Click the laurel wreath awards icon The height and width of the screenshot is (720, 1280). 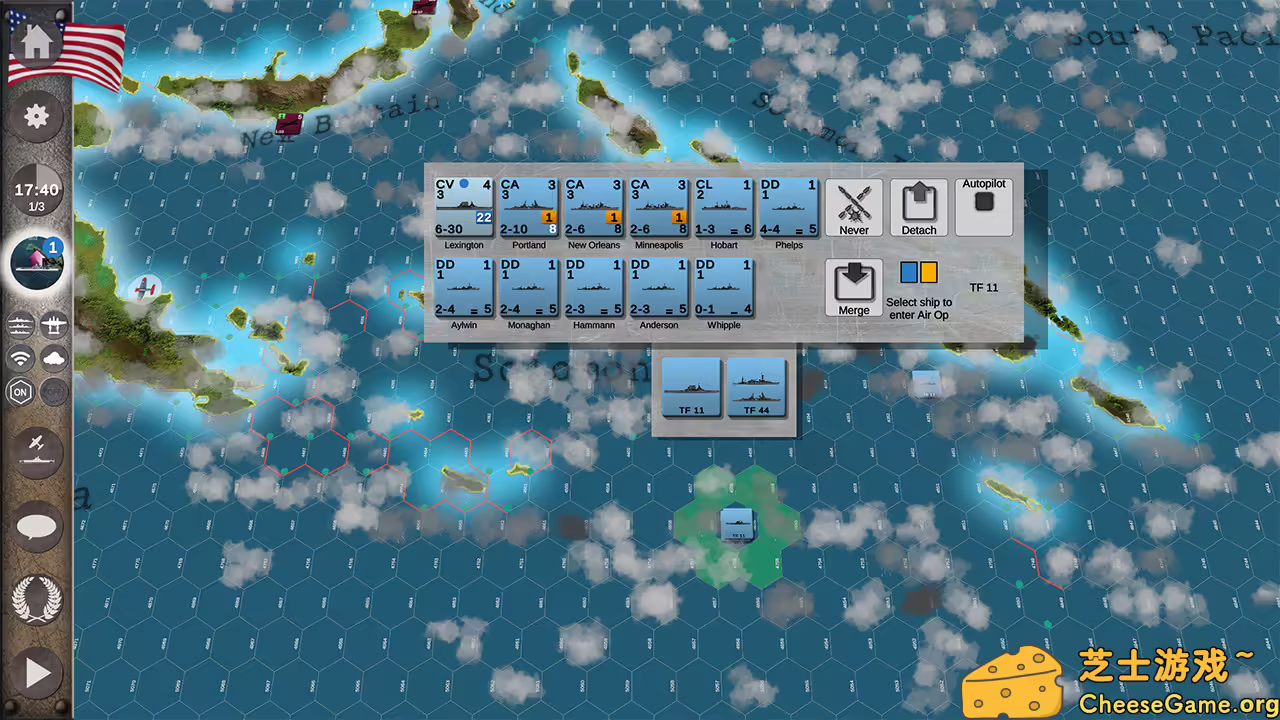pos(37,600)
